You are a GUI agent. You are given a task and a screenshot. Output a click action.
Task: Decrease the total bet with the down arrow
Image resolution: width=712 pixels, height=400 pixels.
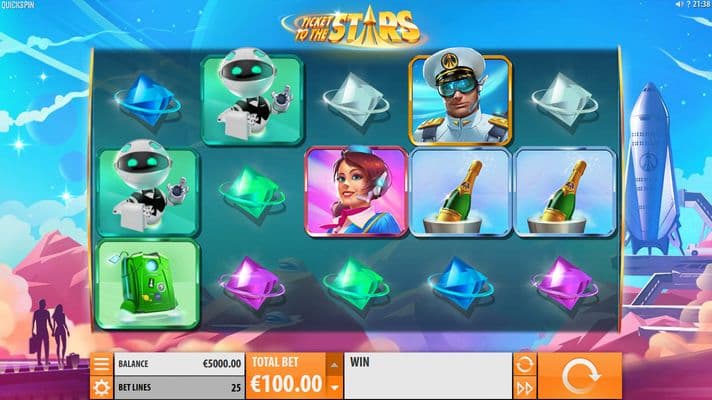click(x=334, y=387)
